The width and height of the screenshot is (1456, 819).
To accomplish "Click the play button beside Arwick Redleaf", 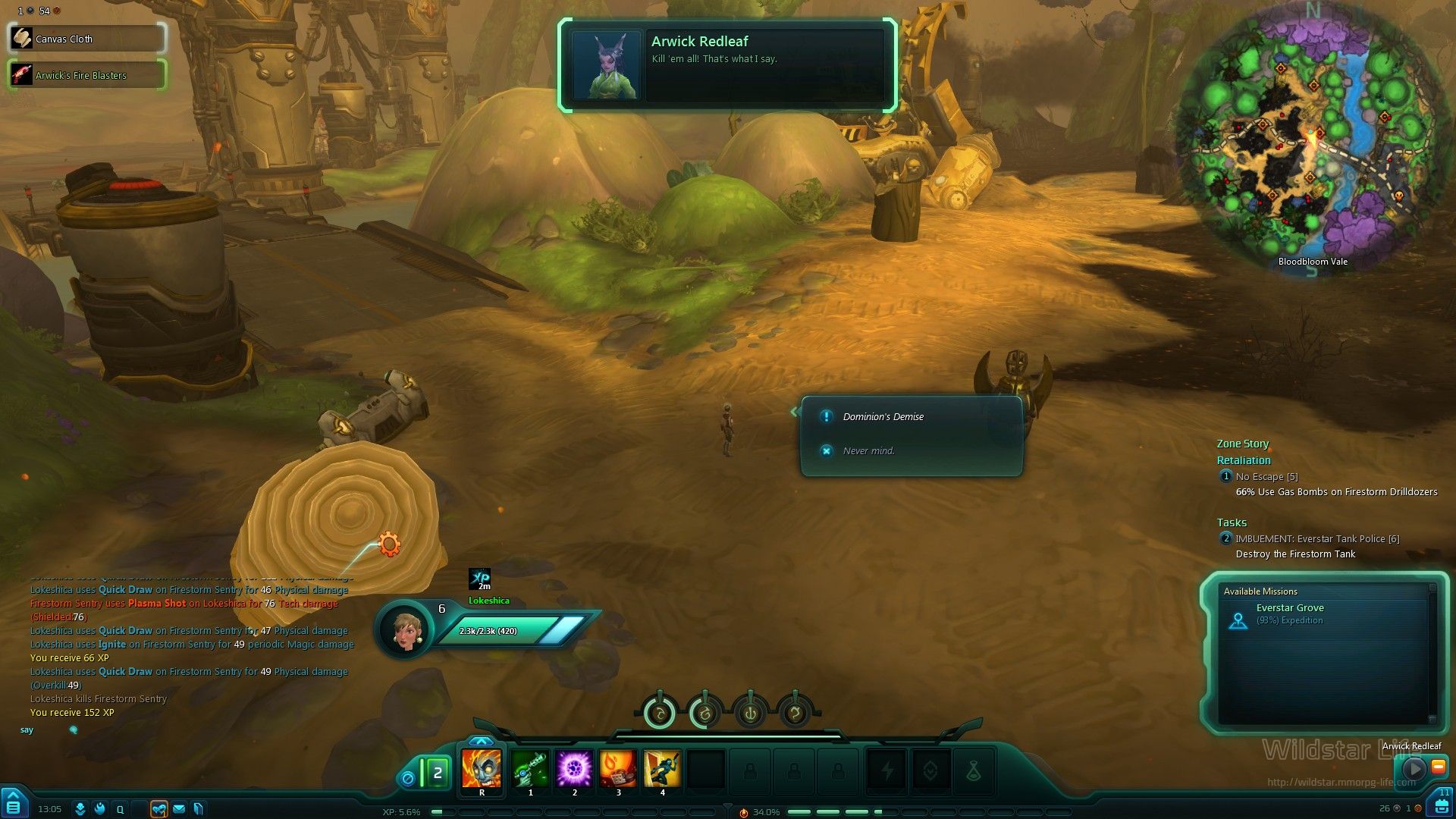I will click(1414, 768).
